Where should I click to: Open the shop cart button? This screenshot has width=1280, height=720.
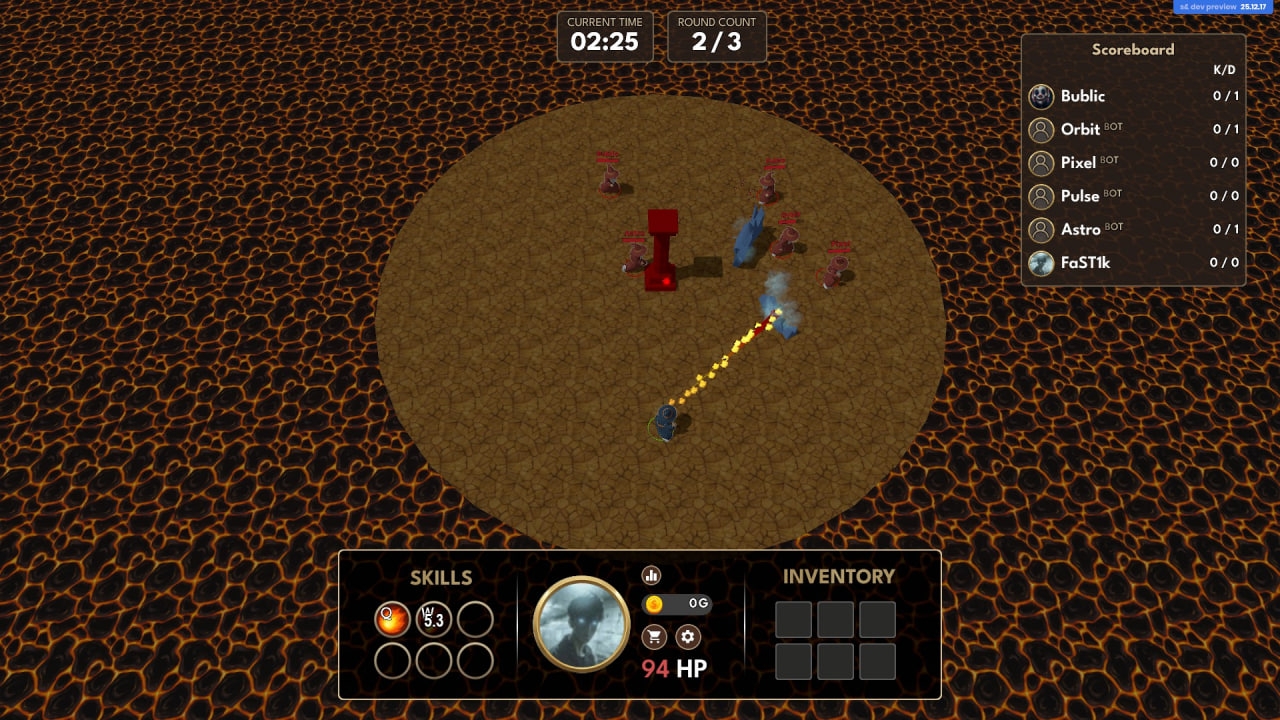point(654,636)
